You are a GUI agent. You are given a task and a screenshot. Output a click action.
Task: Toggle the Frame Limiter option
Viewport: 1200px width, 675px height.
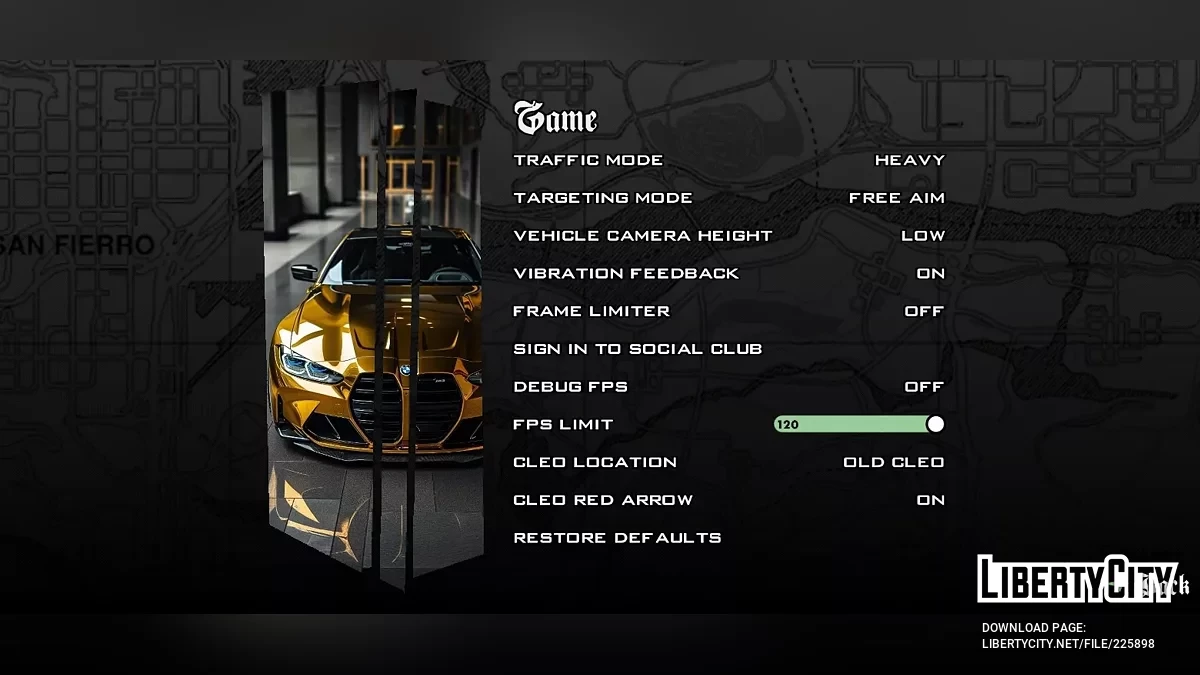[x=924, y=311]
